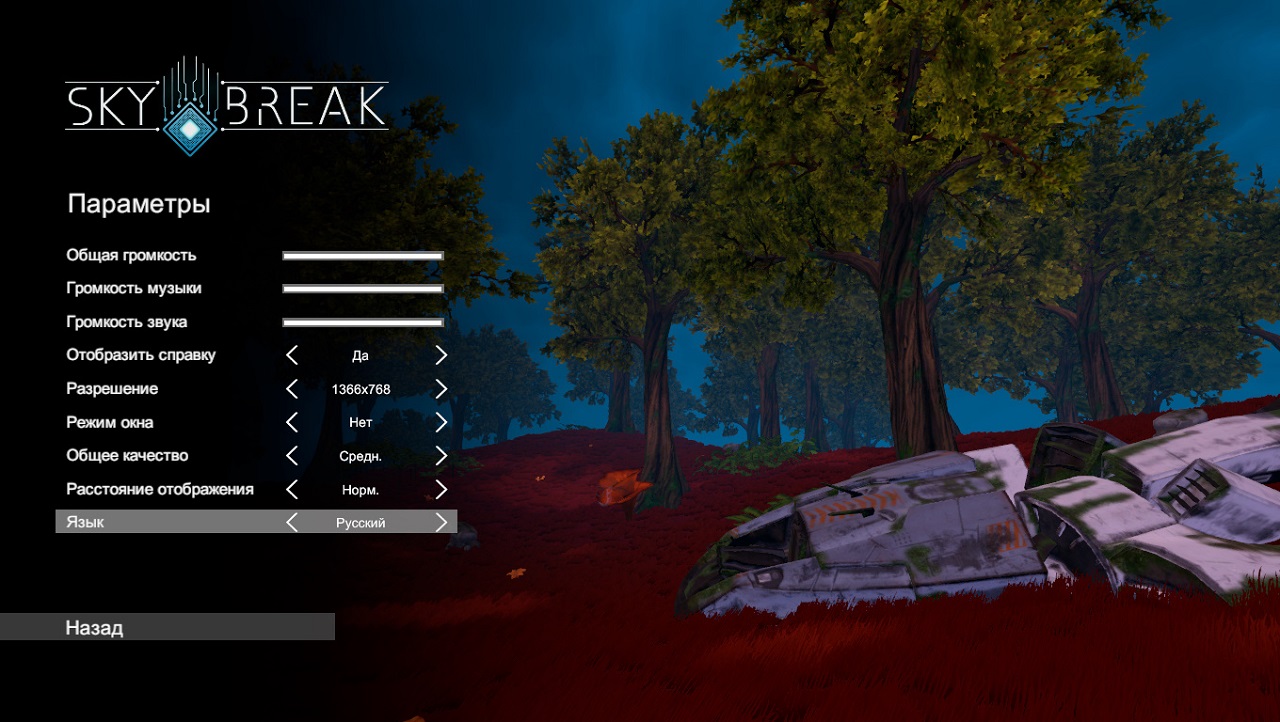Raise Разрешение with the right arrow

point(441,389)
